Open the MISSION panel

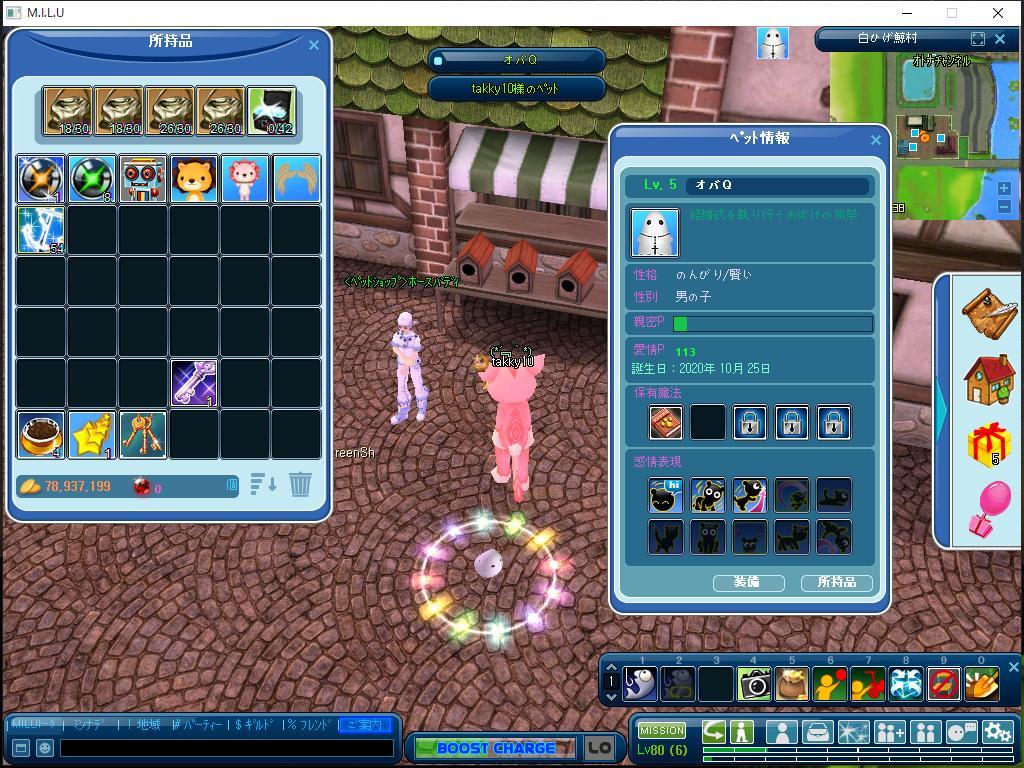click(662, 731)
